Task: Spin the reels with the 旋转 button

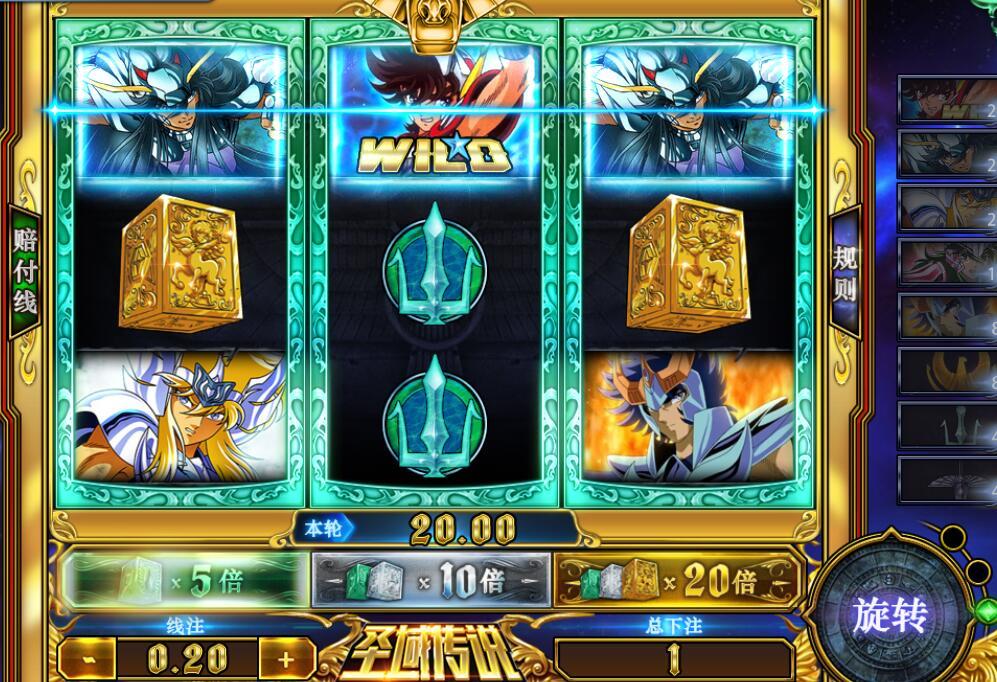Action: point(889,615)
